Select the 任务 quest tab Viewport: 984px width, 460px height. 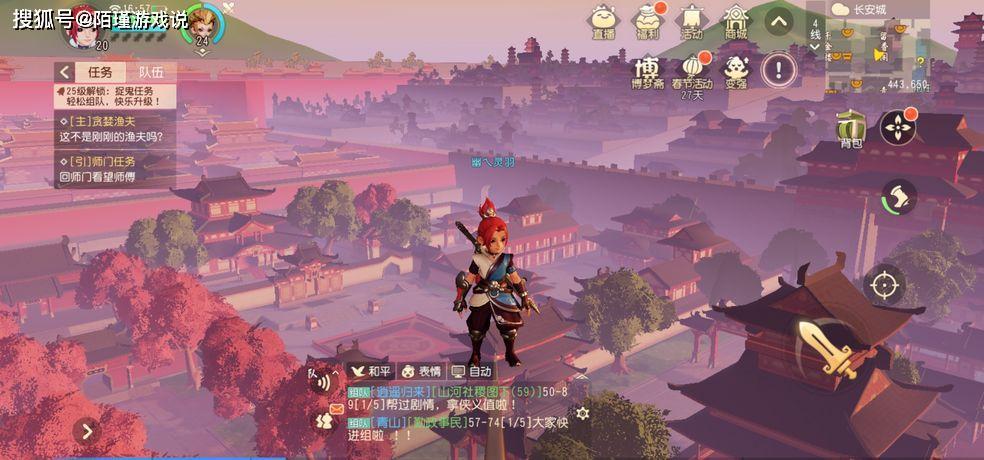(100, 72)
